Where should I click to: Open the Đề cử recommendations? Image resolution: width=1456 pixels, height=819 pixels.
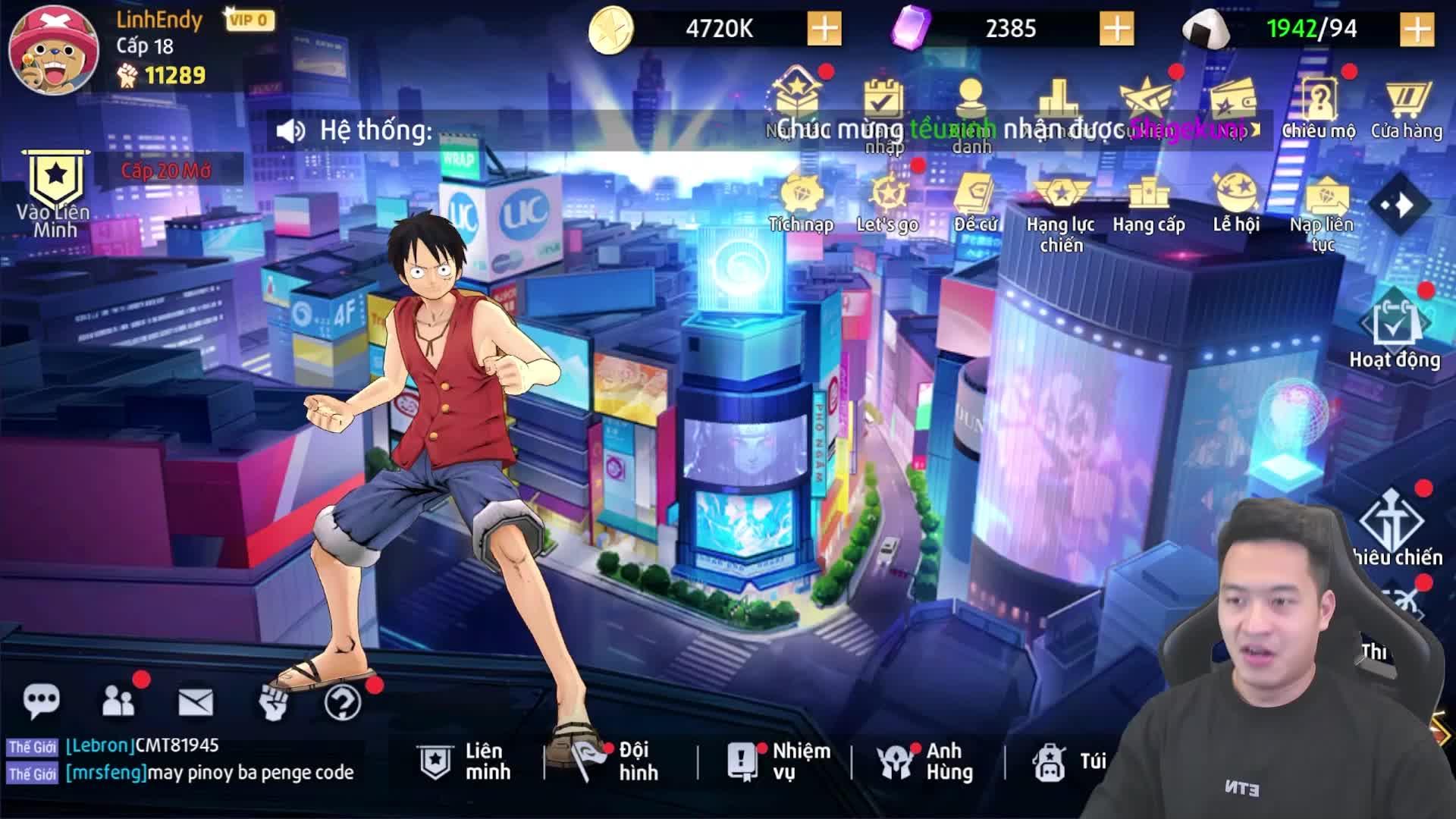click(975, 202)
